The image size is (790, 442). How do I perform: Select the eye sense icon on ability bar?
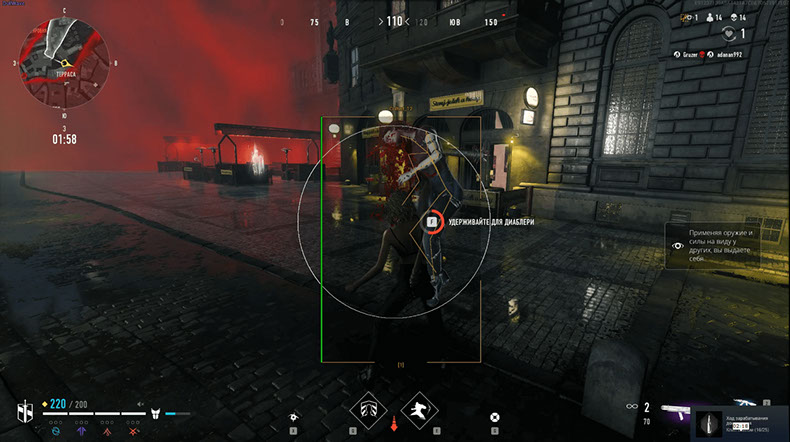pyautogui.click(x=293, y=418)
